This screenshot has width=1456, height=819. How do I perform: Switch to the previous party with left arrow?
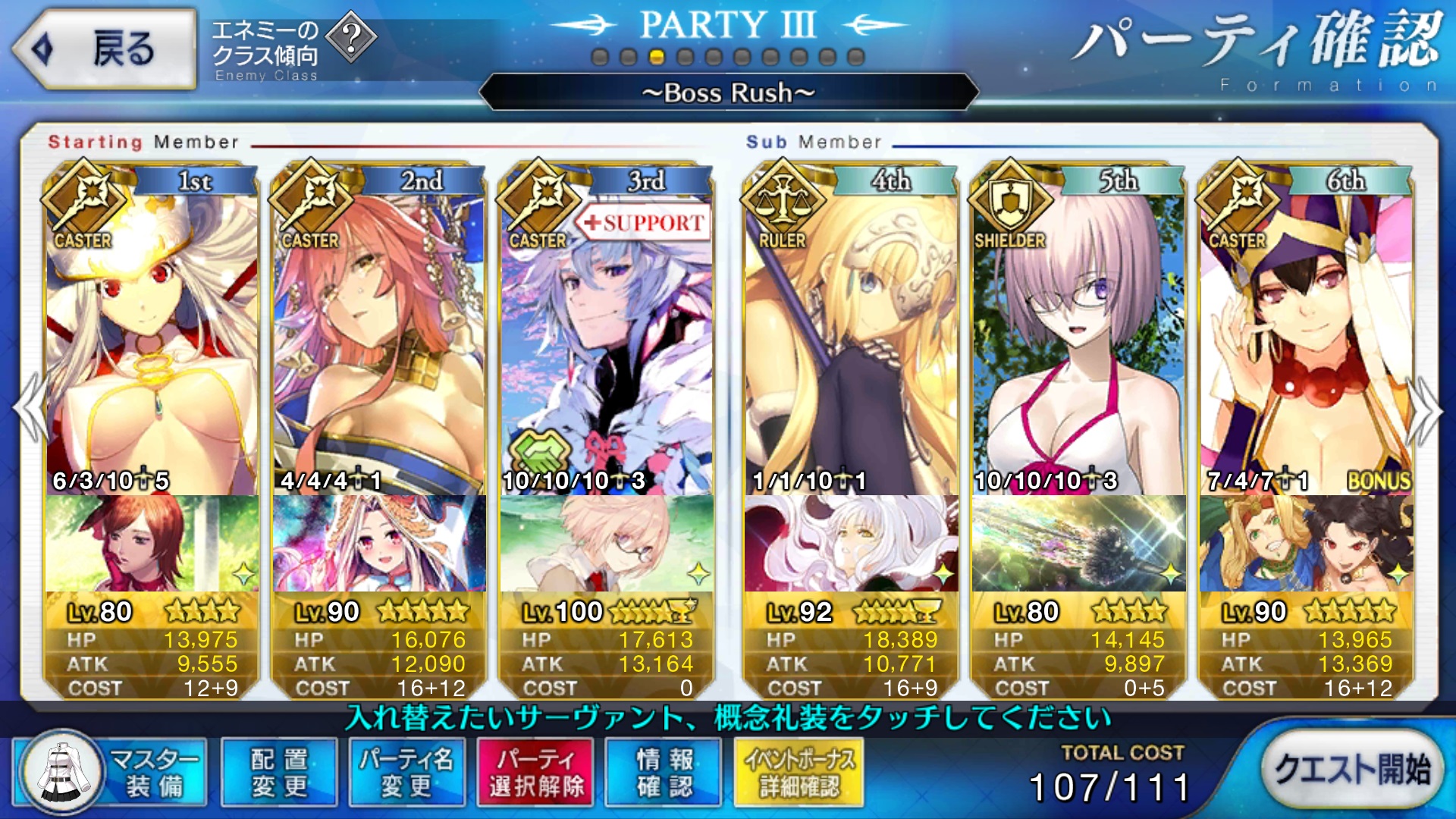point(30,409)
